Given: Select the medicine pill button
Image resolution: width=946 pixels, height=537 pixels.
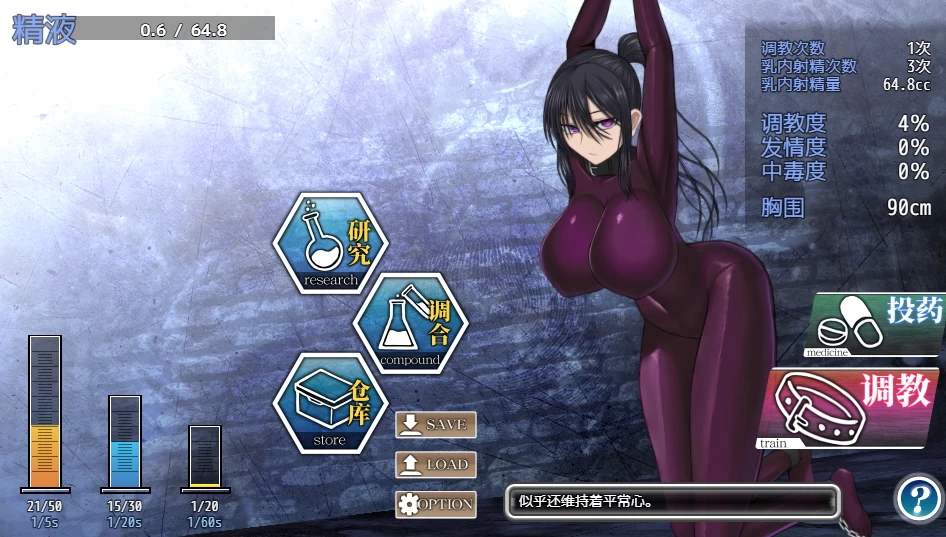Looking at the screenshot, I should point(876,325).
